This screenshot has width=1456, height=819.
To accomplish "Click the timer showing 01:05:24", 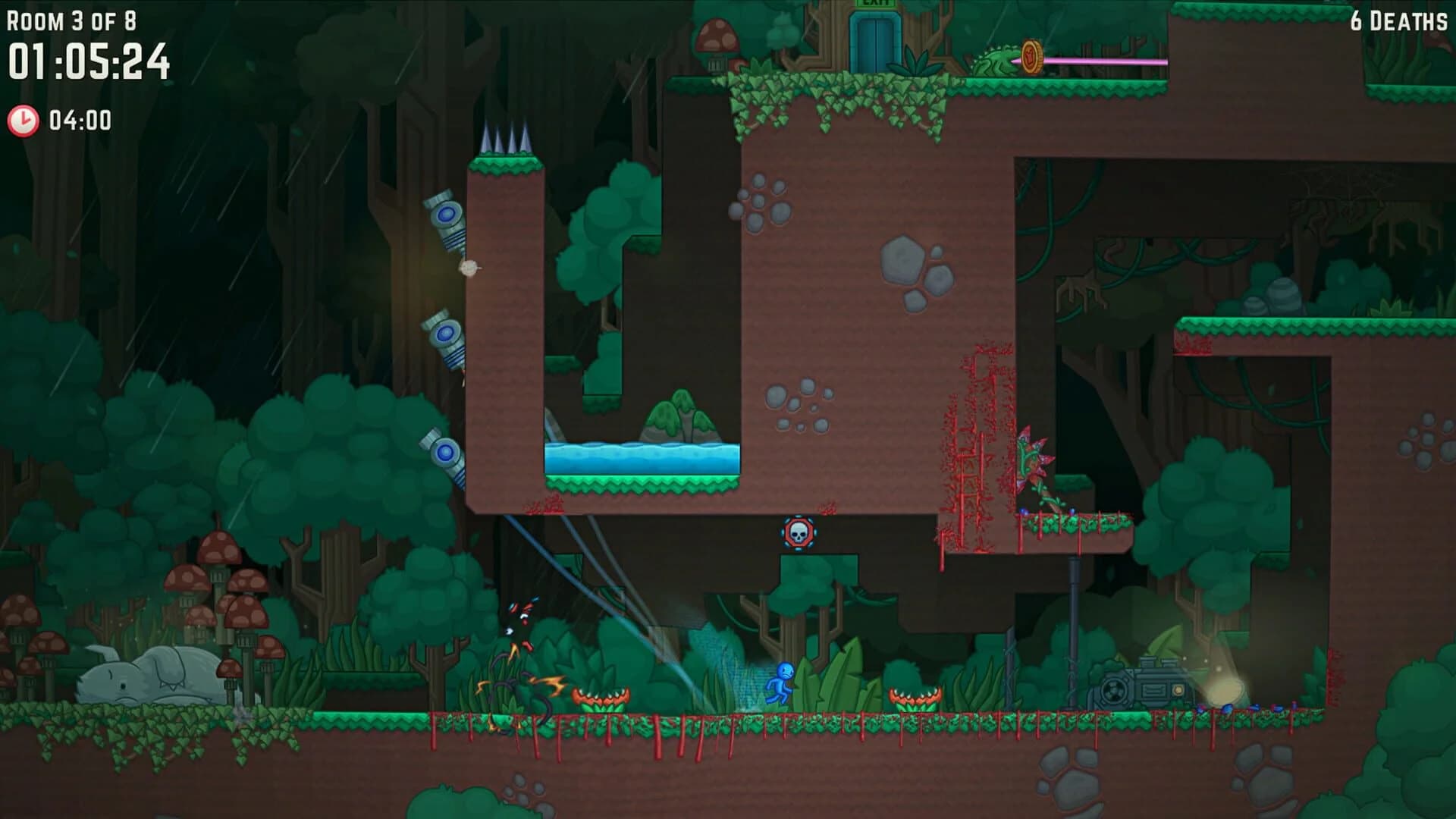I will 87,61.
